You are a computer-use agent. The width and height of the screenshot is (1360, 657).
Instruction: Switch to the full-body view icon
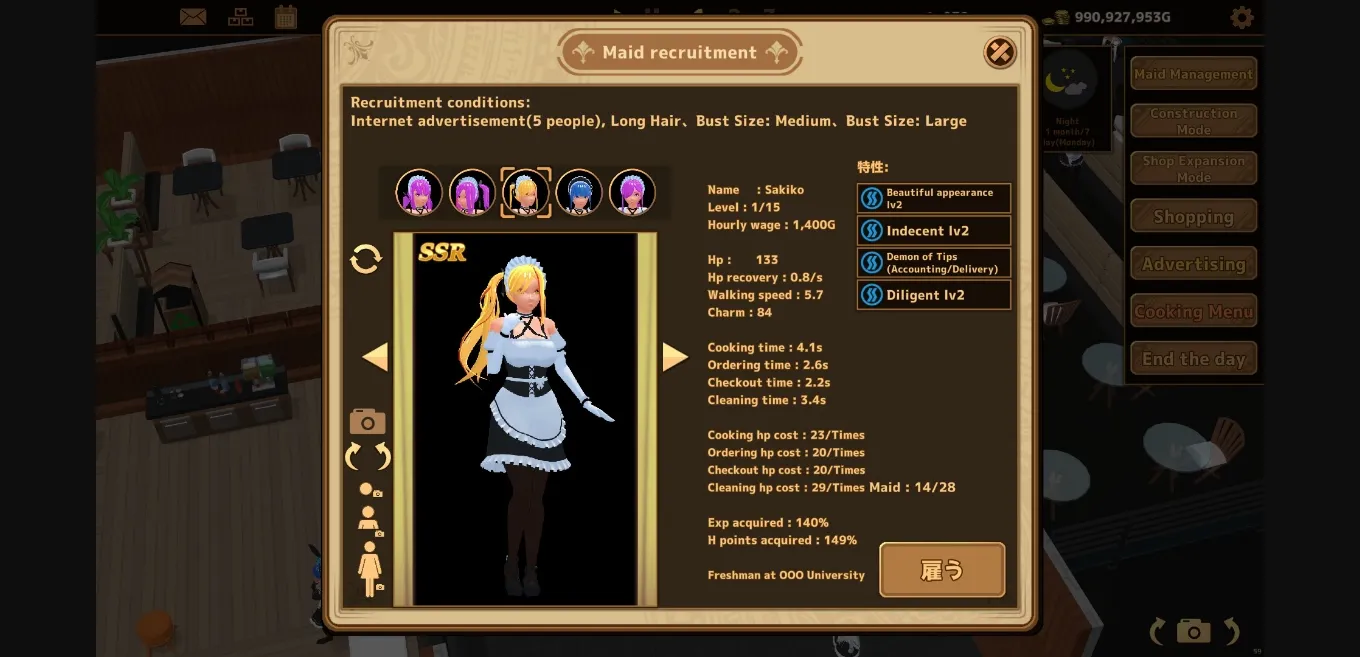(x=370, y=569)
